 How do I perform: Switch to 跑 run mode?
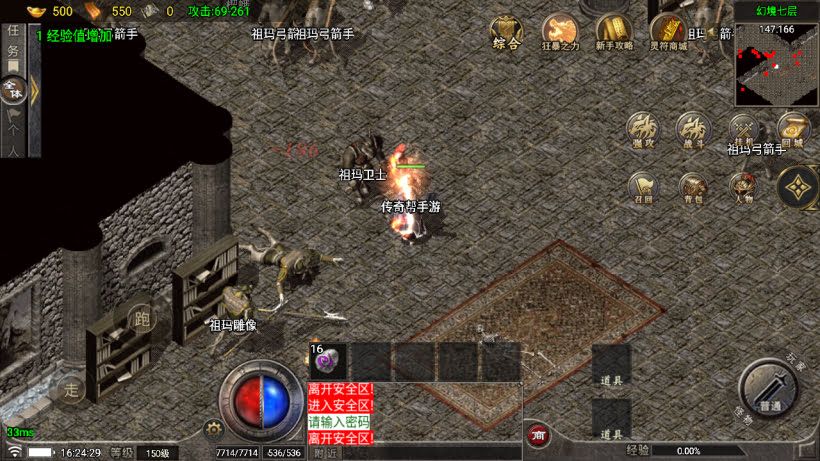coord(142,320)
